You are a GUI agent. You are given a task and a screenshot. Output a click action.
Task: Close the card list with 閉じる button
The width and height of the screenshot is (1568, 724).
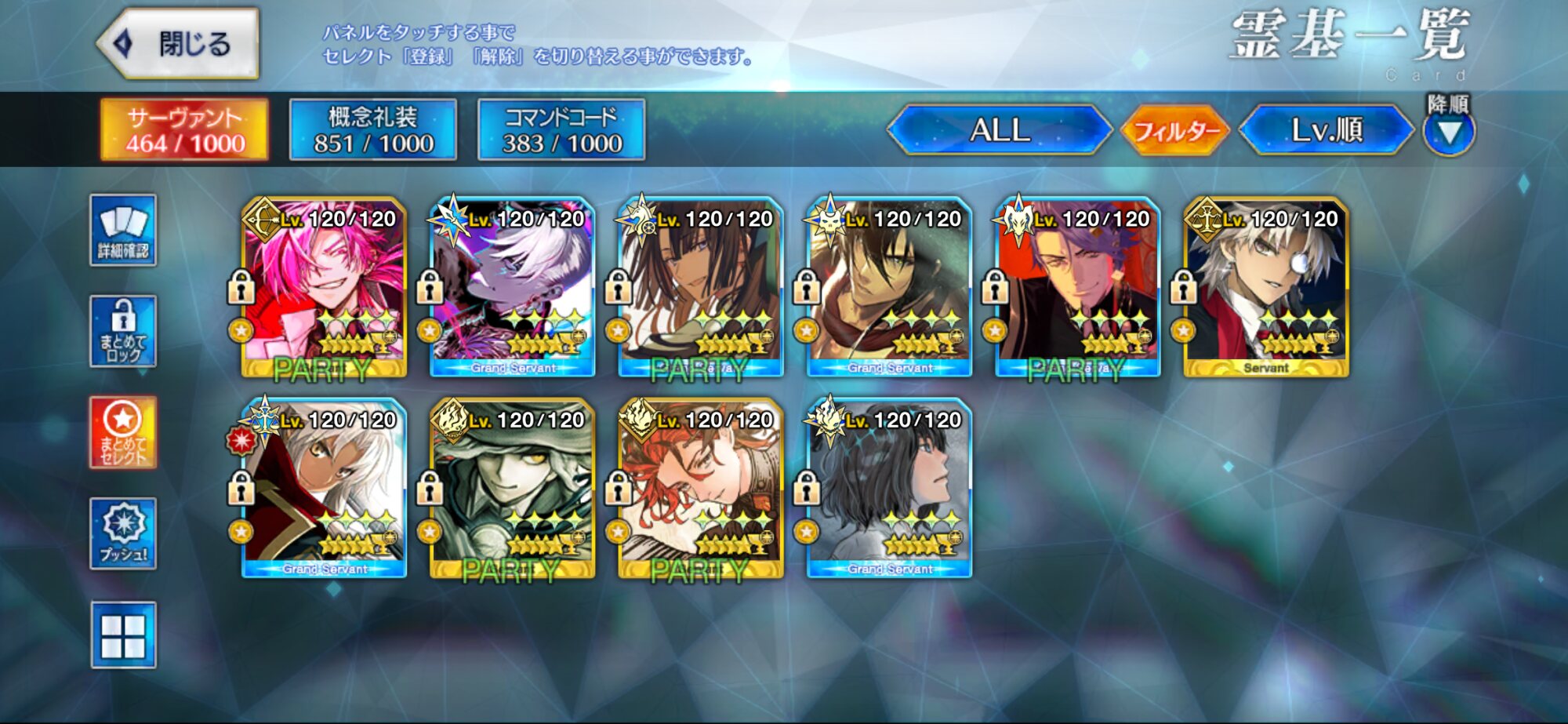pos(179,44)
